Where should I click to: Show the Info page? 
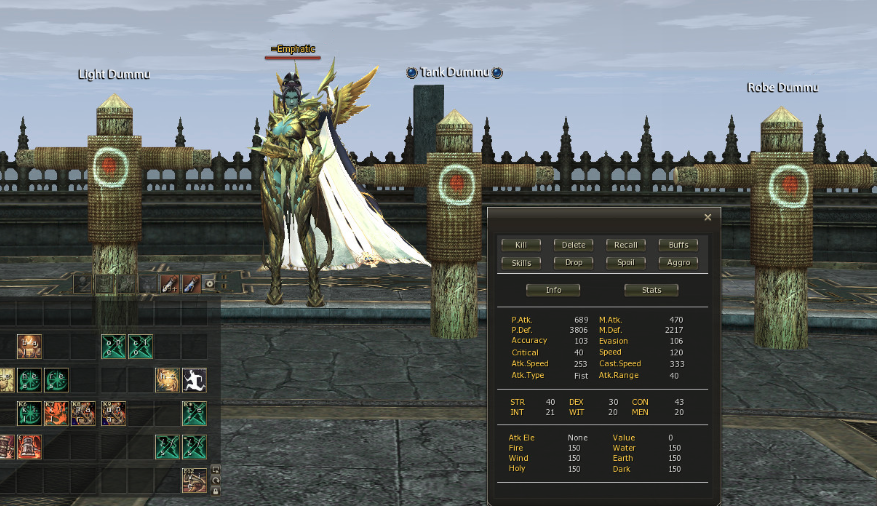point(553,290)
